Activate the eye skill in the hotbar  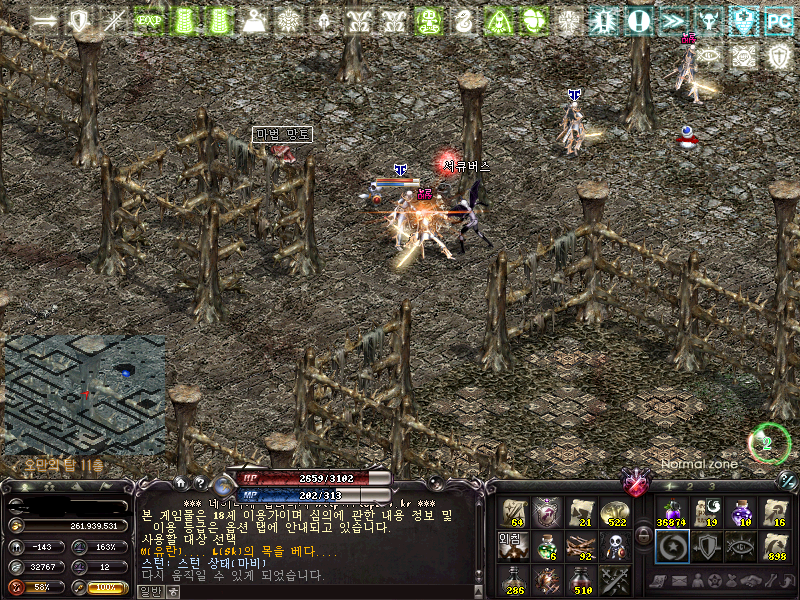pyautogui.click(x=741, y=547)
